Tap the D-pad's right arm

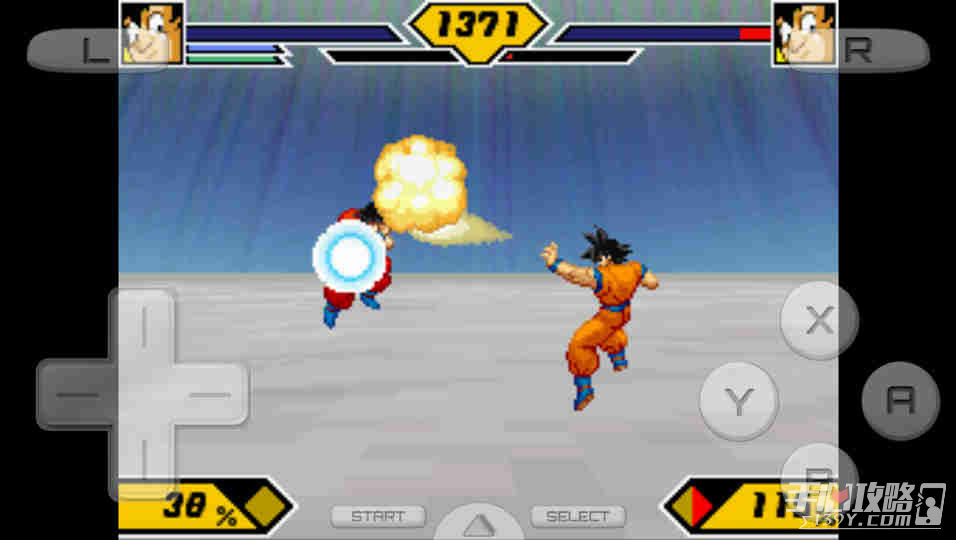[x=211, y=394]
